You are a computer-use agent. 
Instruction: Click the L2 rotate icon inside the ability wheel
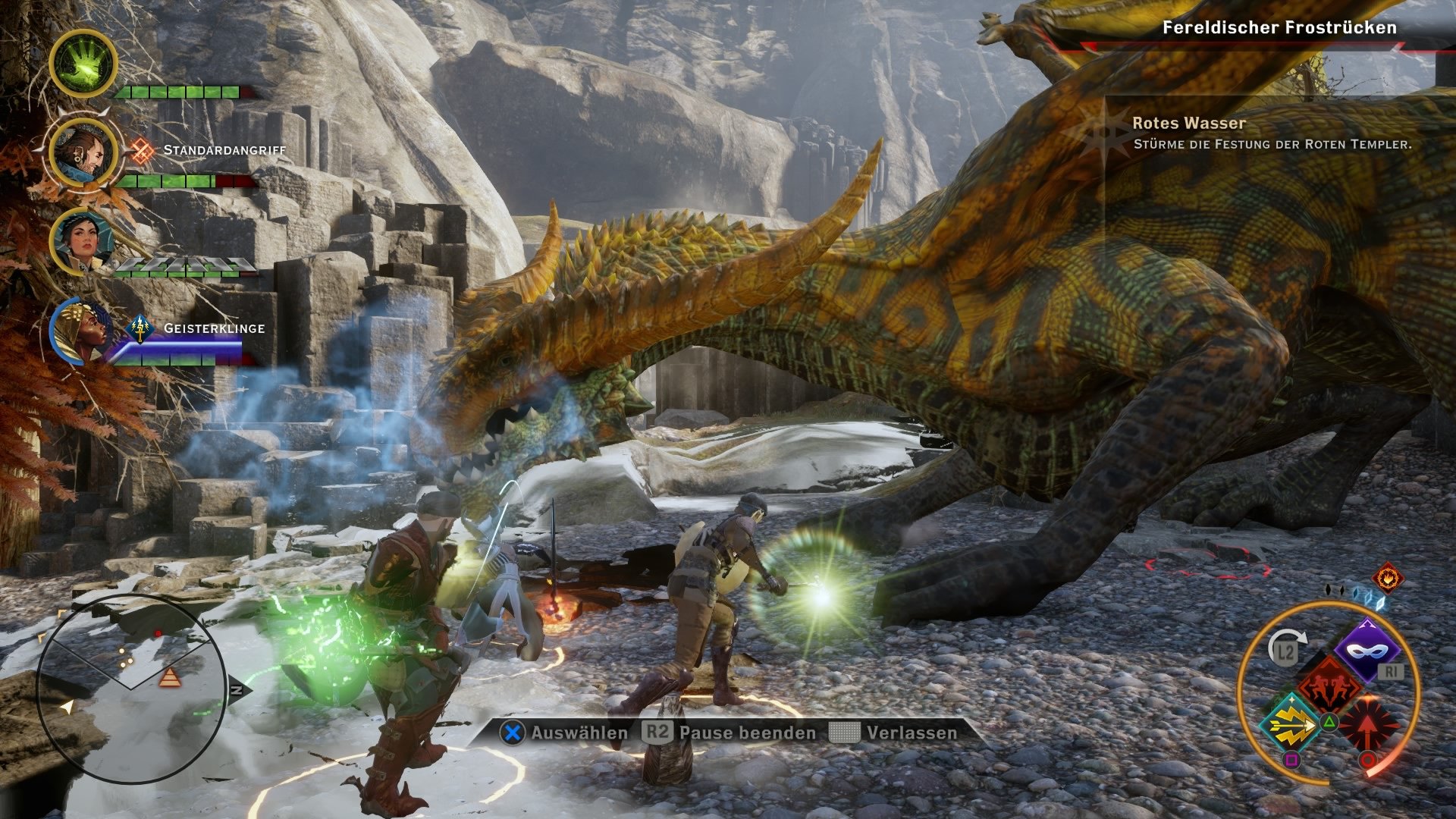(x=1286, y=648)
